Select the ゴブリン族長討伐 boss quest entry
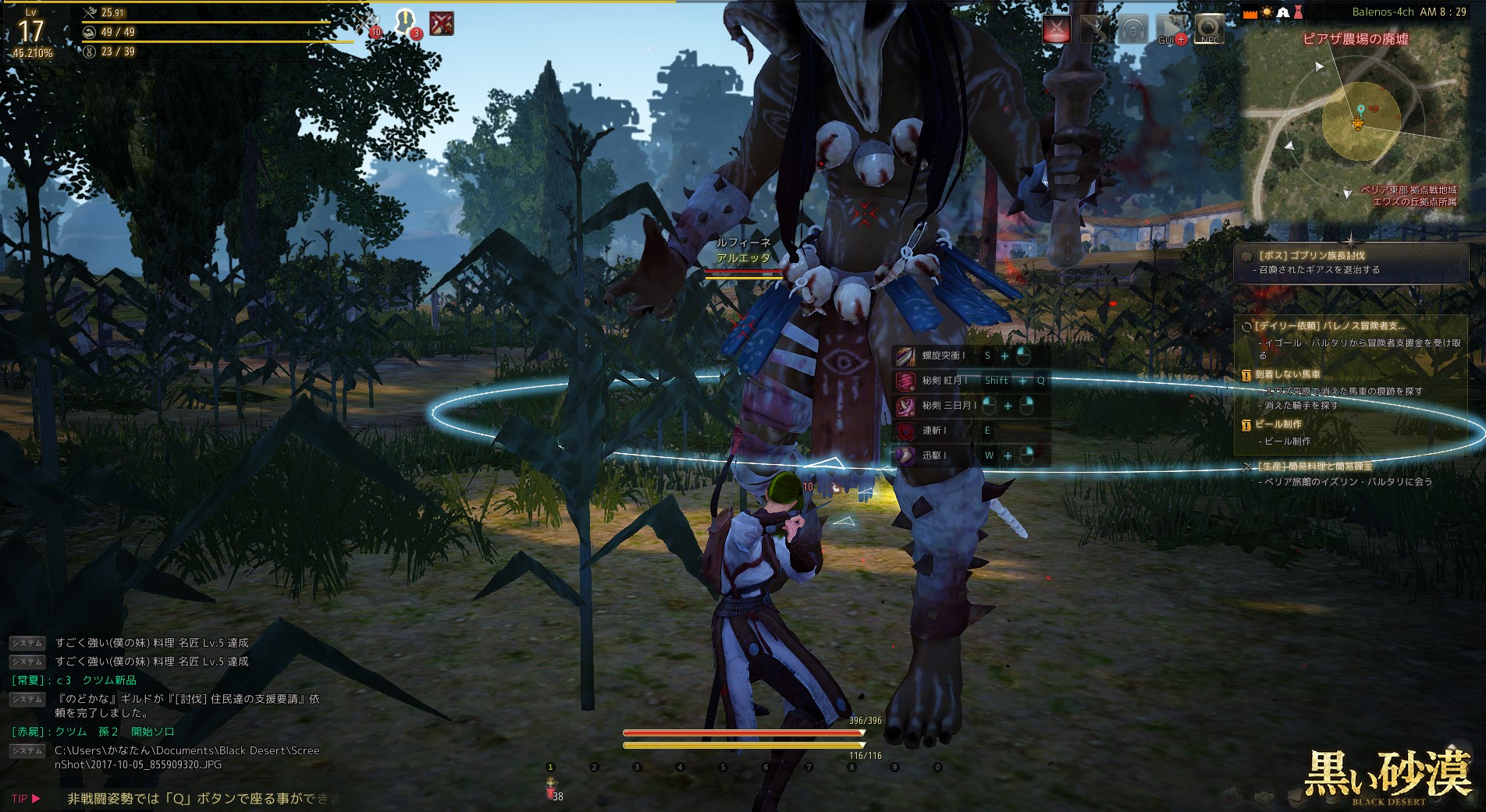The width and height of the screenshot is (1486, 812). tap(1311, 255)
